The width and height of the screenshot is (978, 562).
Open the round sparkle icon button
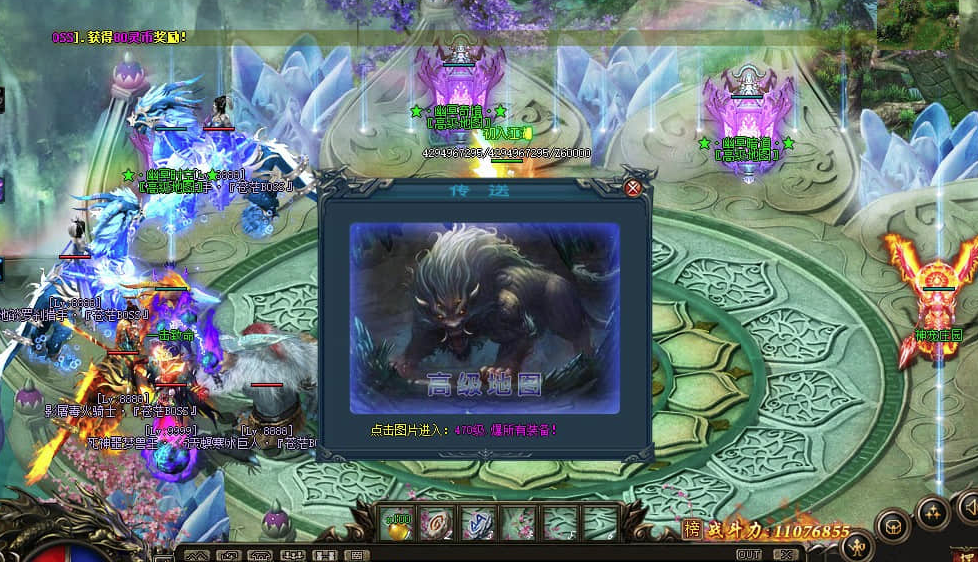(x=934, y=513)
